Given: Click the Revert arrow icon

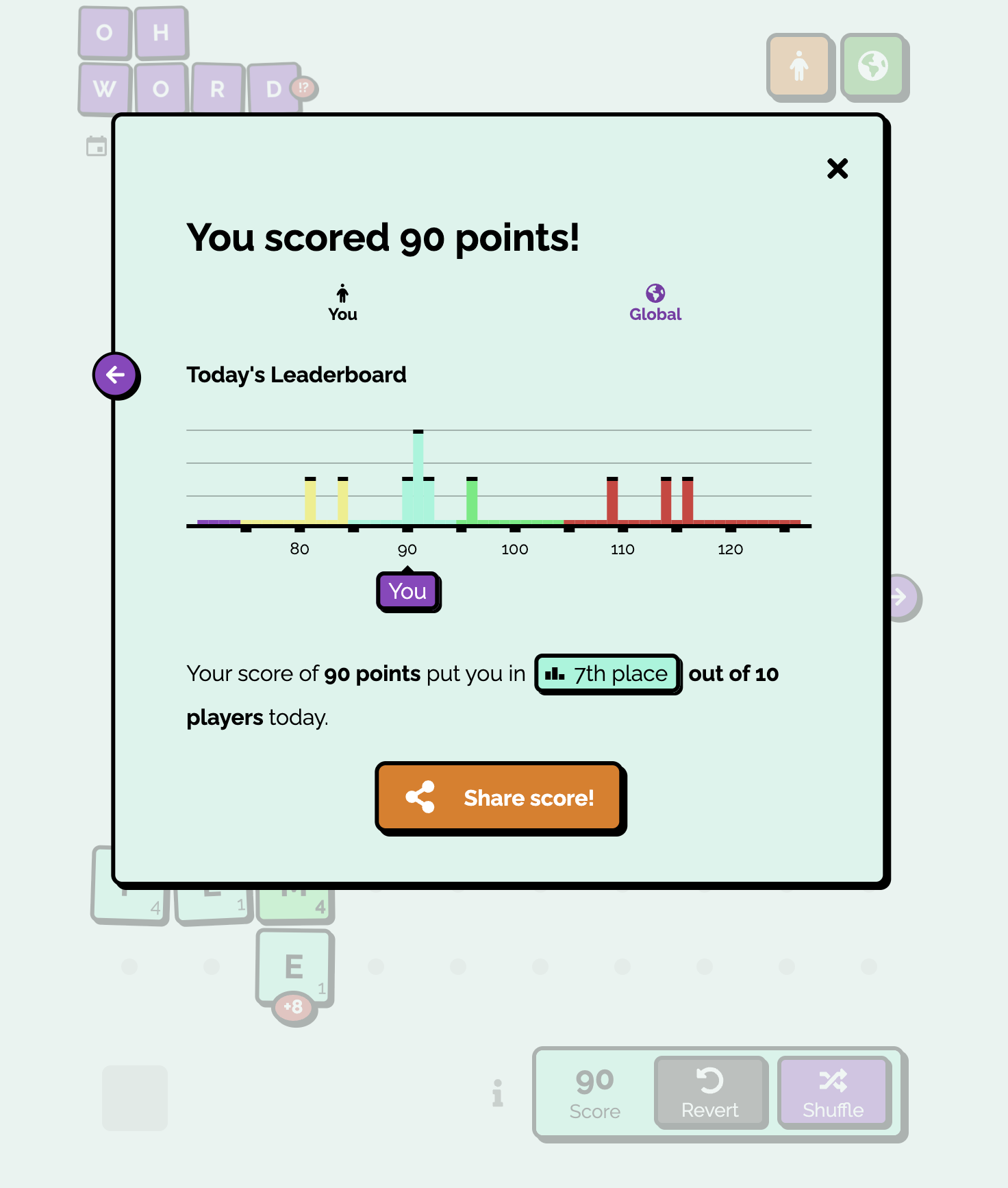Looking at the screenshot, I should [709, 1080].
